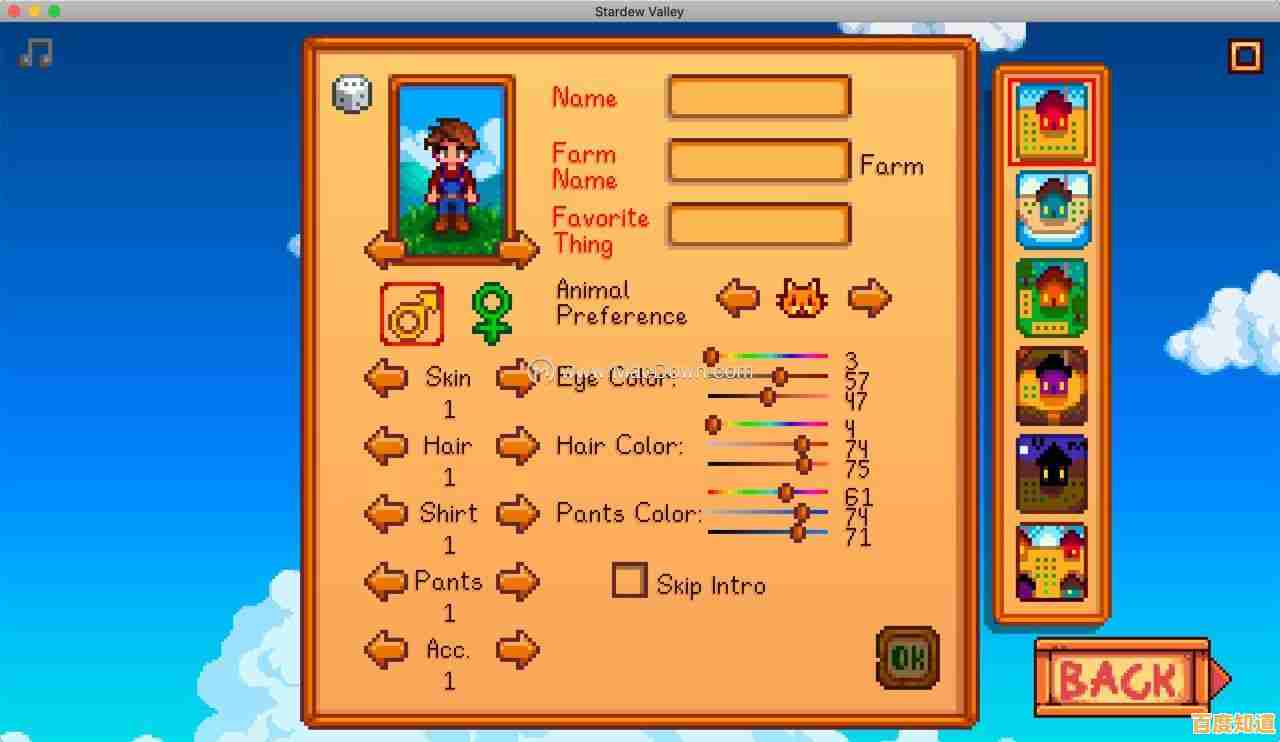Click the Name input field

[758, 96]
